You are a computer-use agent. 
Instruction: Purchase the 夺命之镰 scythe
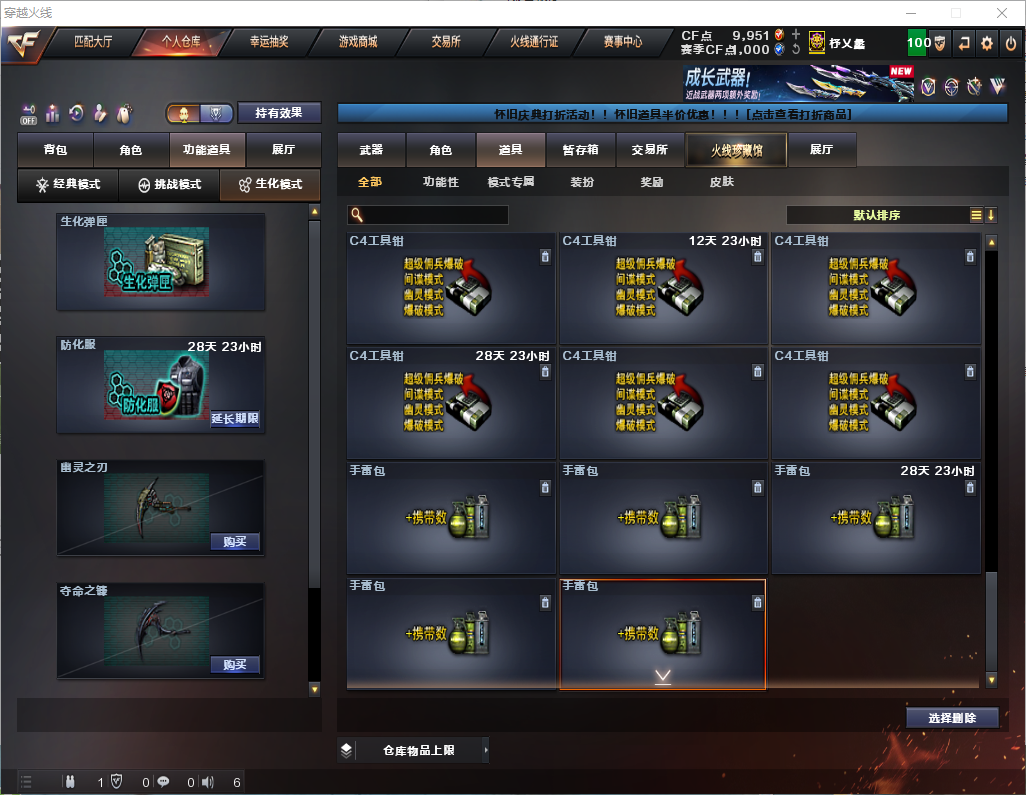point(235,665)
